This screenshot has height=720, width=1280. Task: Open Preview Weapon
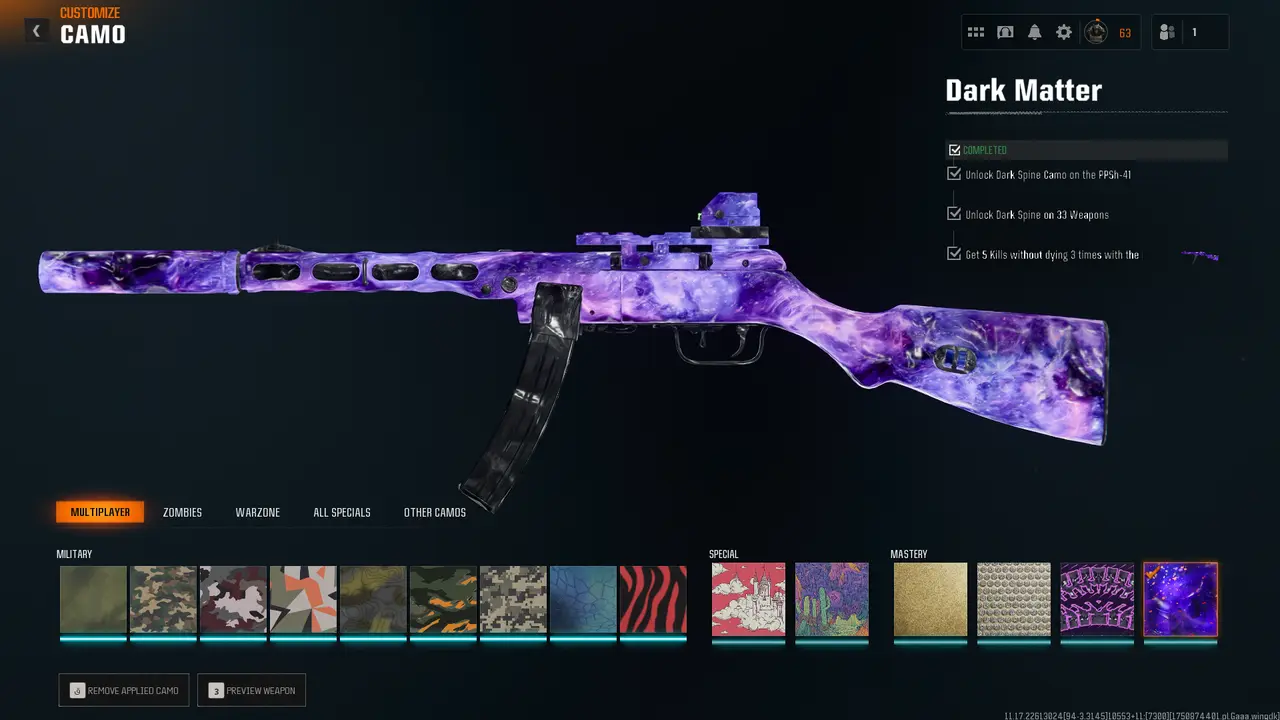point(251,690)
